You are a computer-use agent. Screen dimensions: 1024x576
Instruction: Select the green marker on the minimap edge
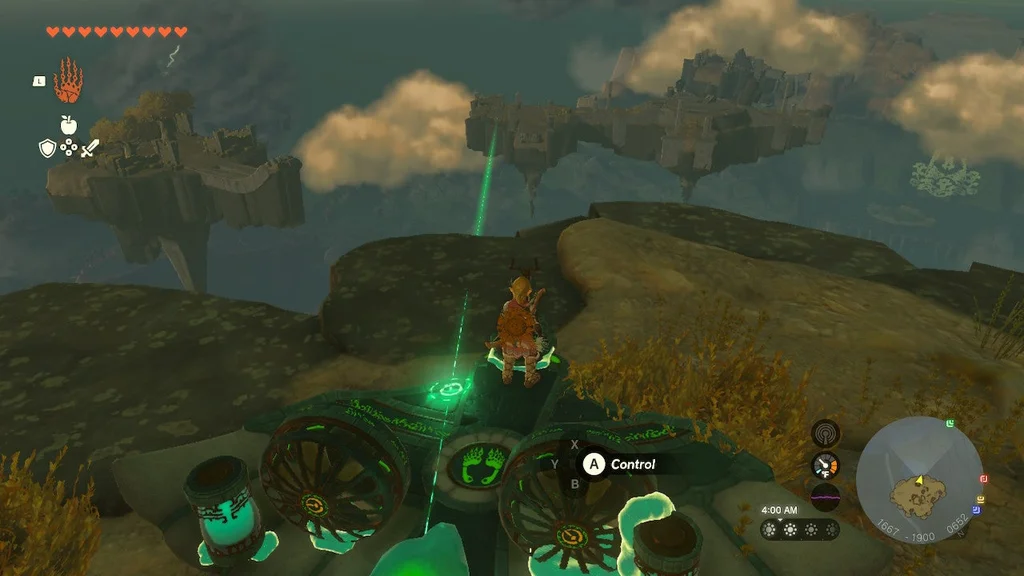[x=949, y=424]
